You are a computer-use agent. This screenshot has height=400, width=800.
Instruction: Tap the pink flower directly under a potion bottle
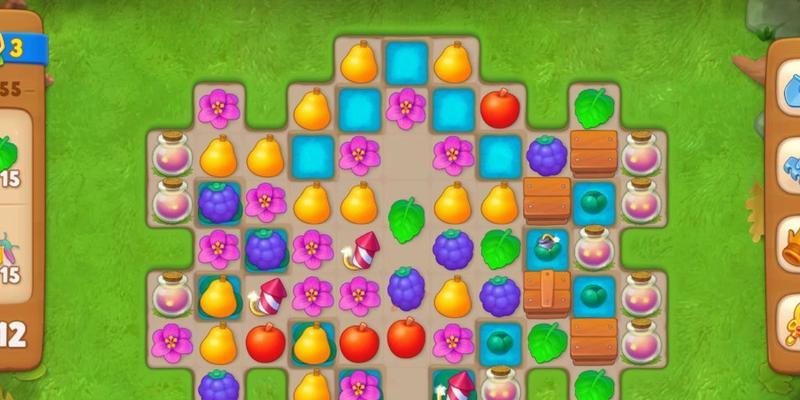coord(171,342)
